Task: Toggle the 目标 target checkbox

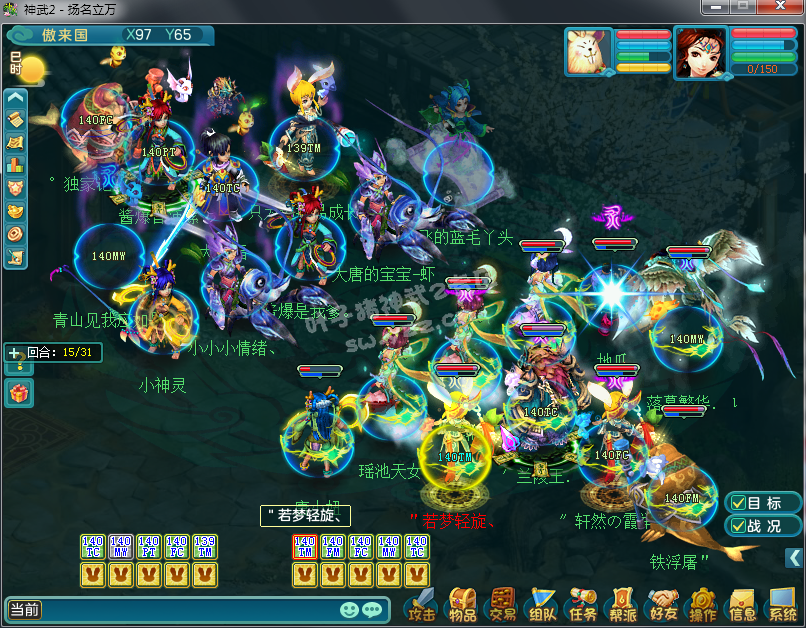Action: (738, 503)
